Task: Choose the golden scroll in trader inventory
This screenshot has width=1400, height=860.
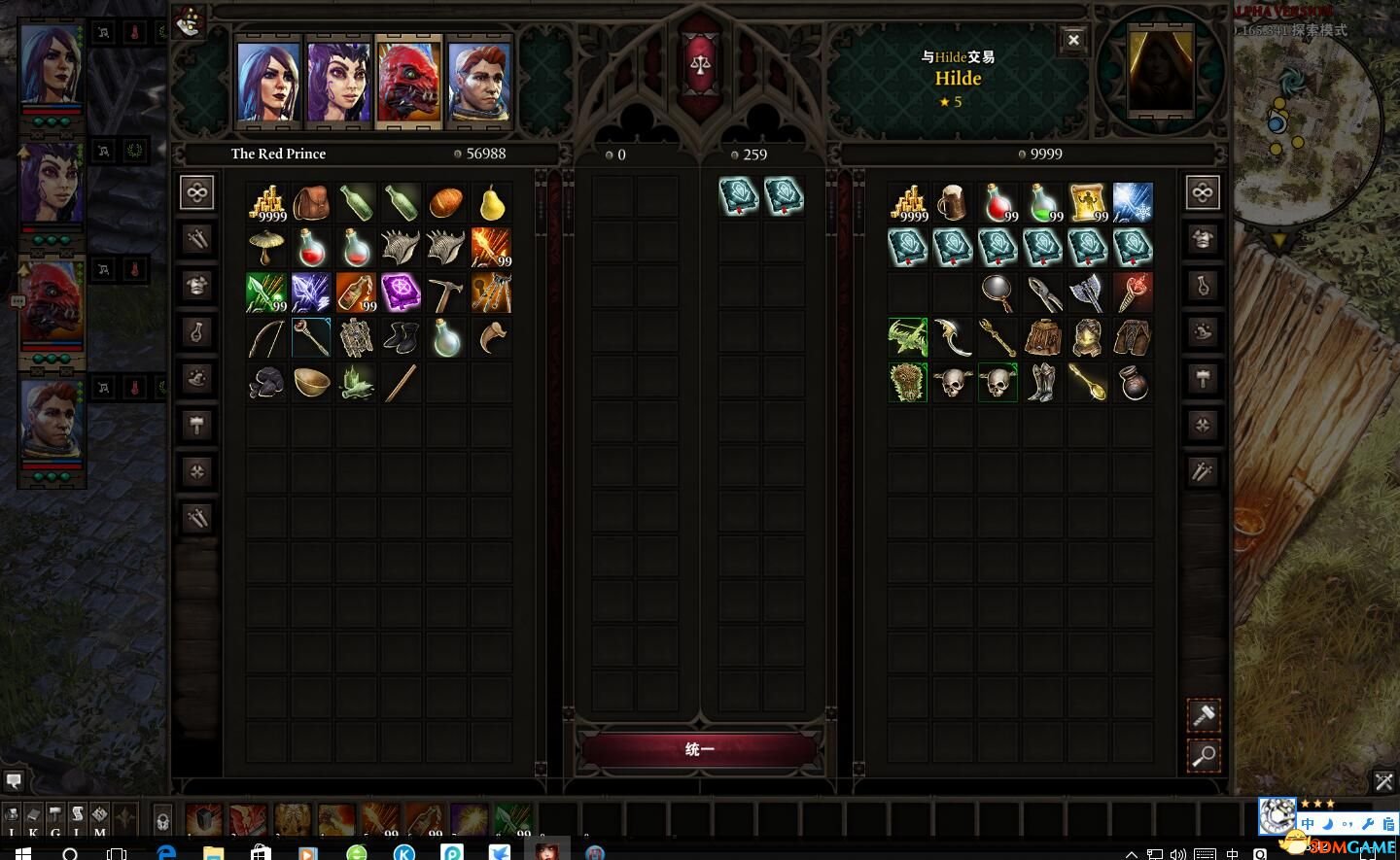Action: tap(1087, 203)
